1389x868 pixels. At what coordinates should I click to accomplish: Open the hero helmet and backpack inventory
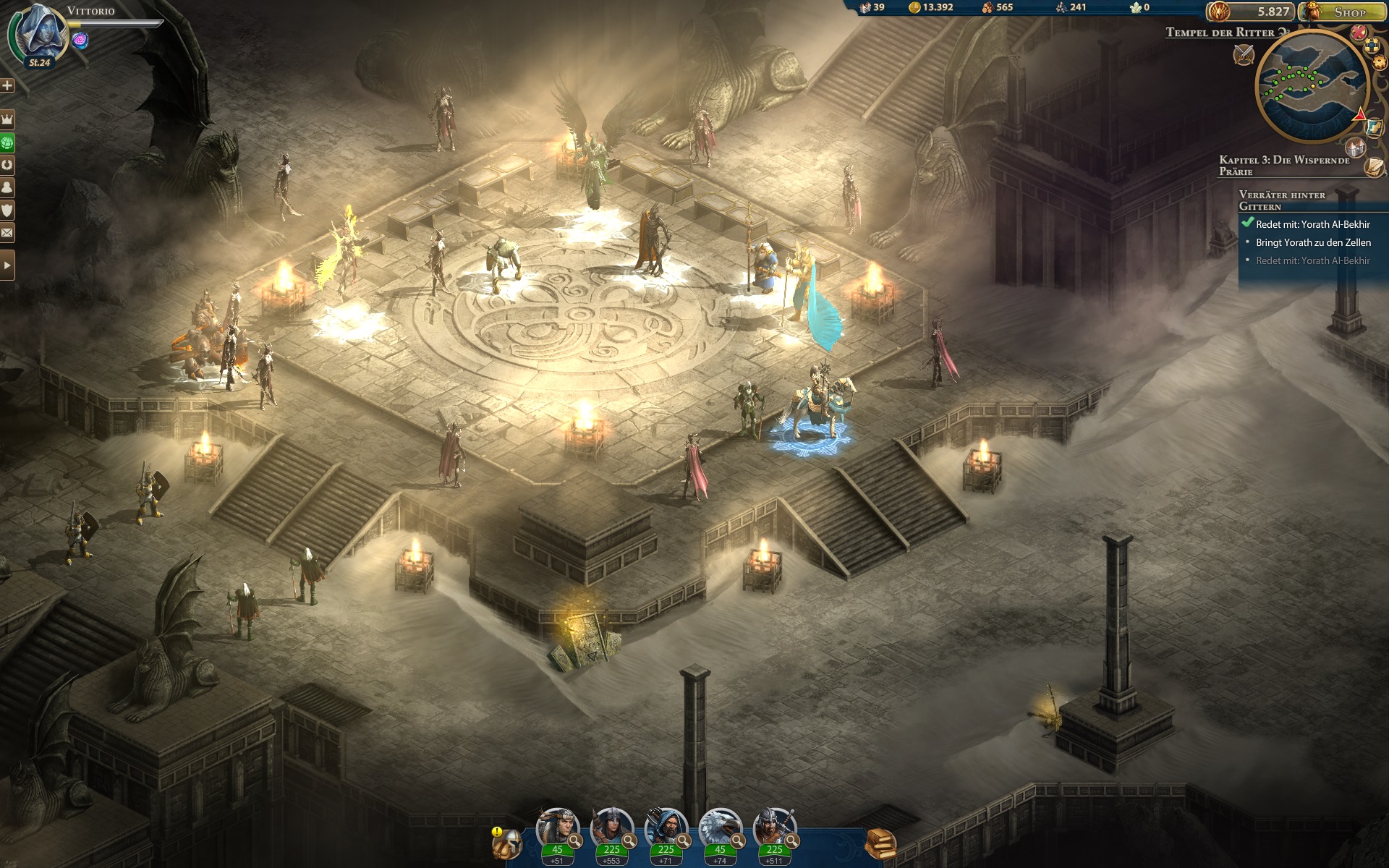pos(507,843)
